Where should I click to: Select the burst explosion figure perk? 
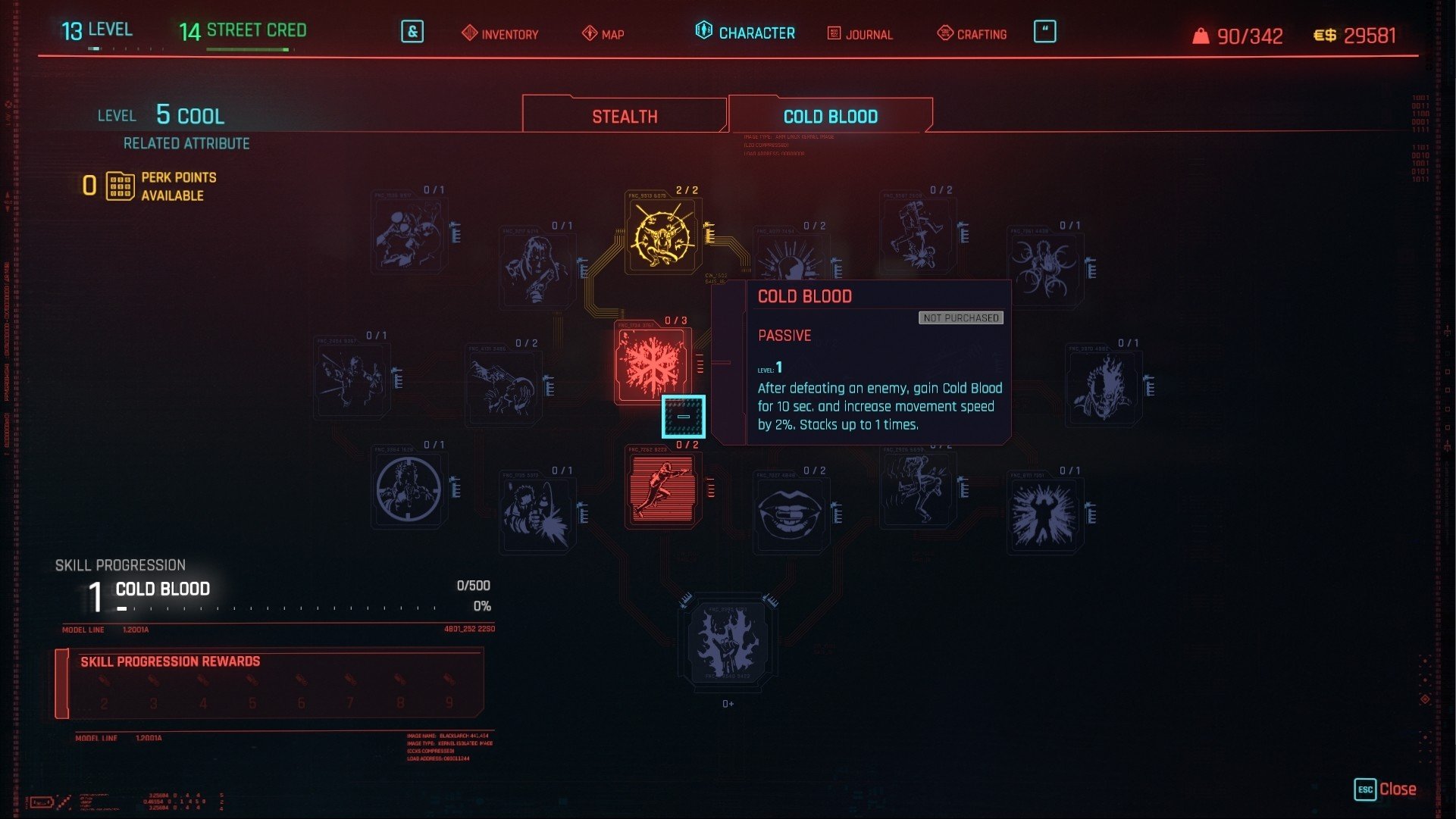click(x=1044, y=515)
